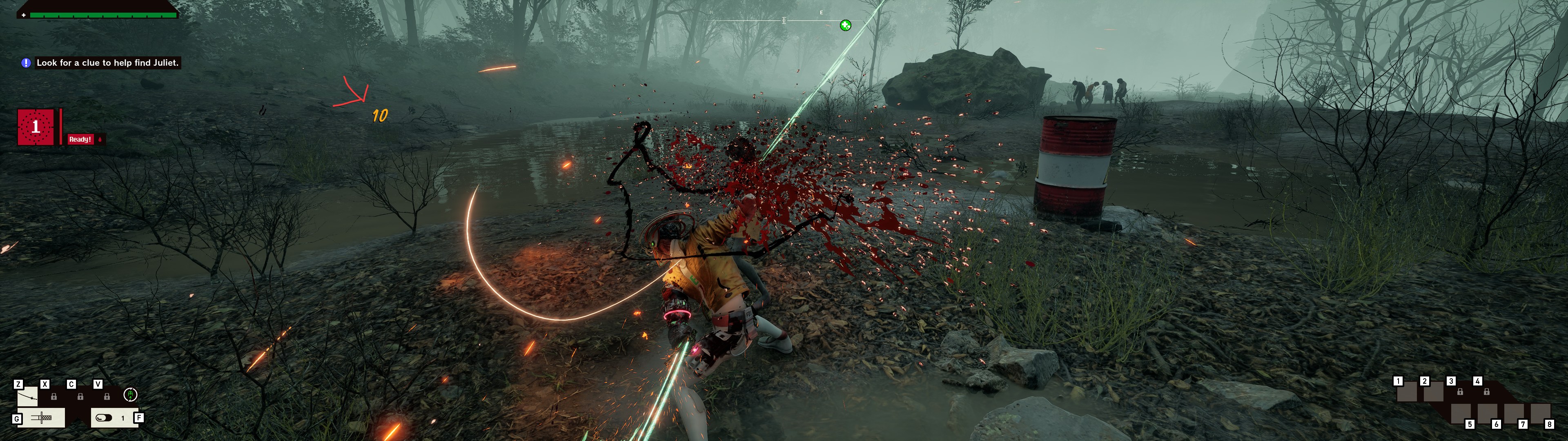Use the capsule consumable item slot
1568x441 pixels.
tap(105, 418)
